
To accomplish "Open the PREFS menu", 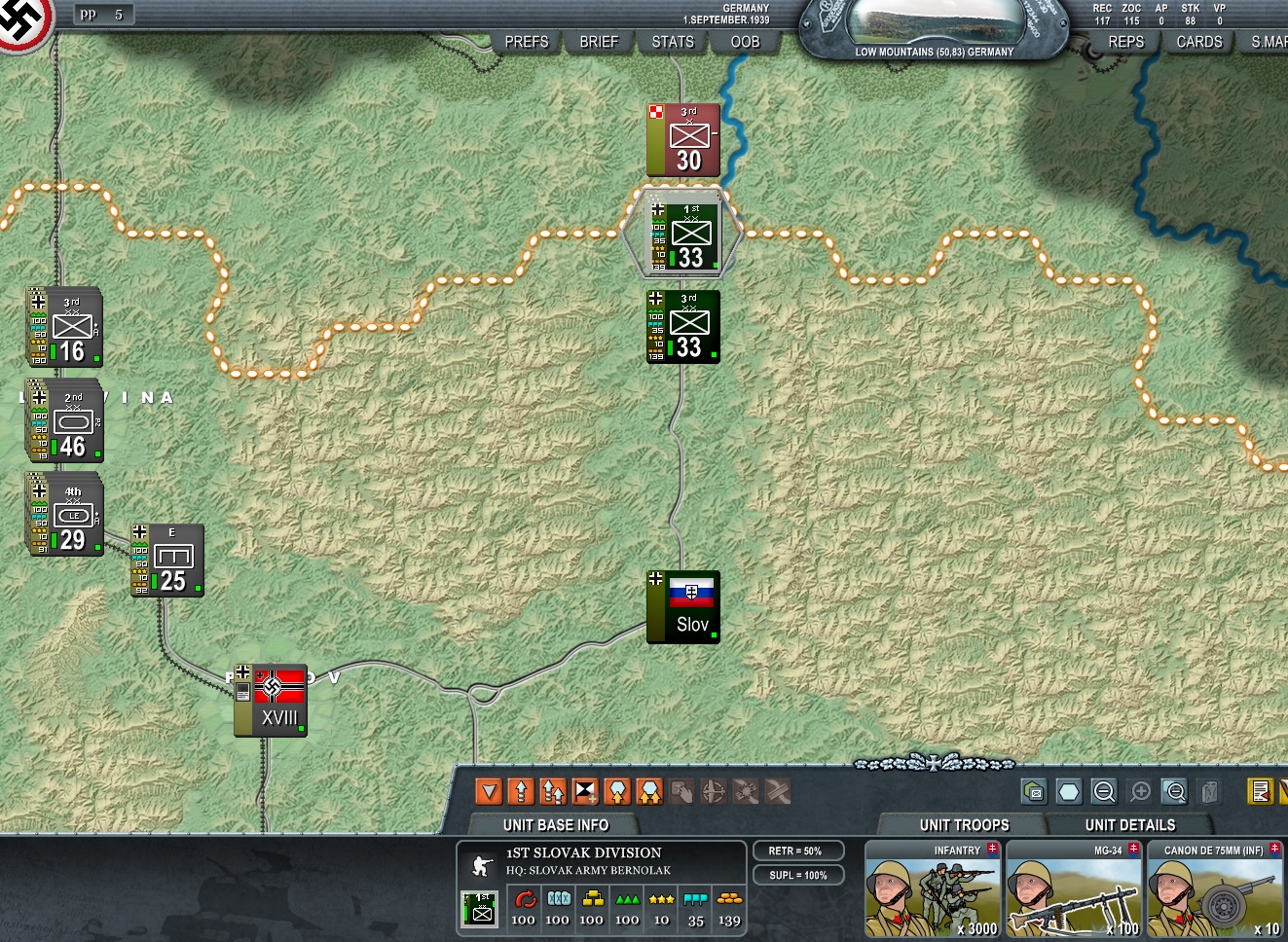I will point(527,42).
